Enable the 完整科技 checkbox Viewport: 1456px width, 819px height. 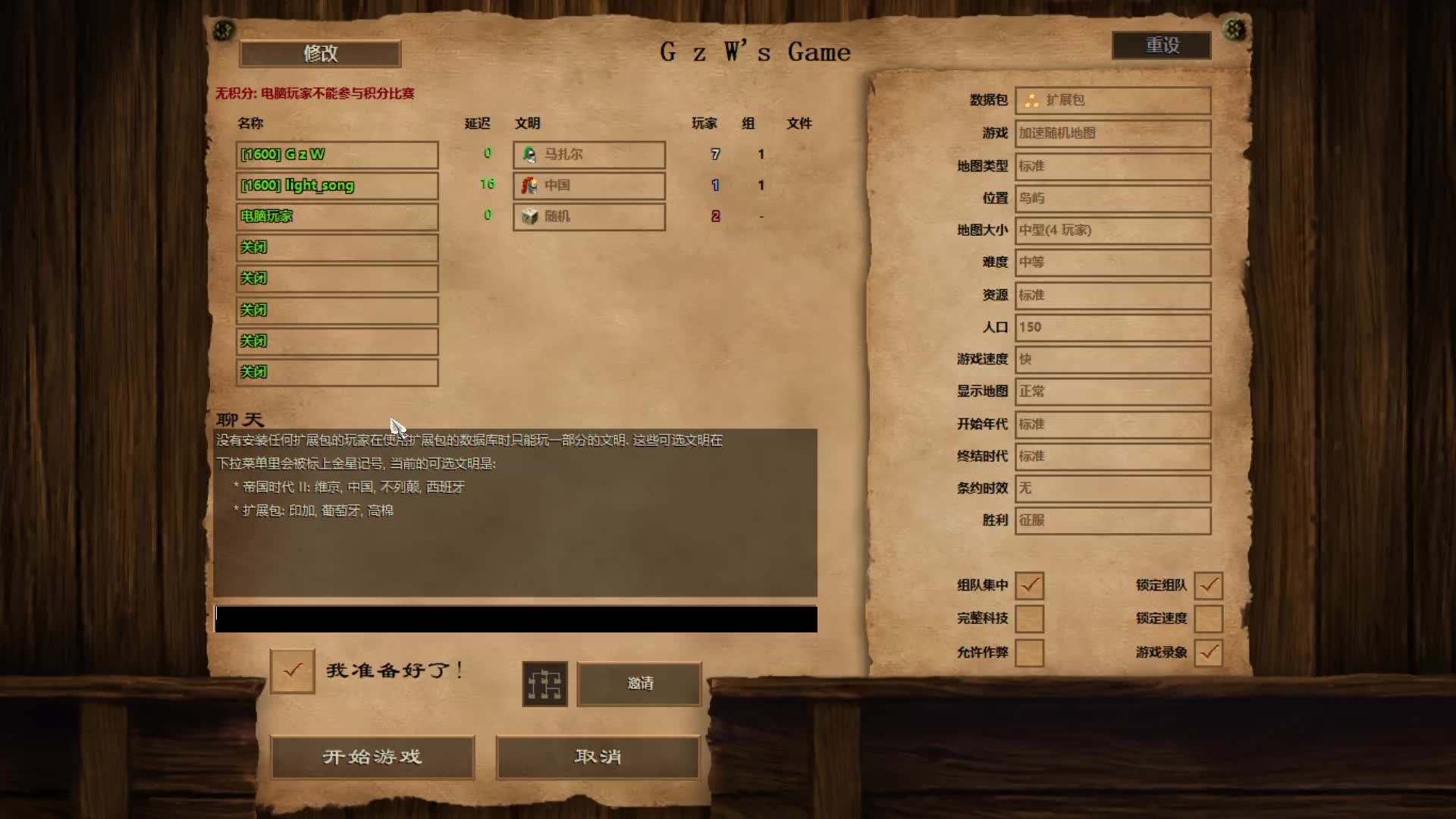click(1030, 619)
